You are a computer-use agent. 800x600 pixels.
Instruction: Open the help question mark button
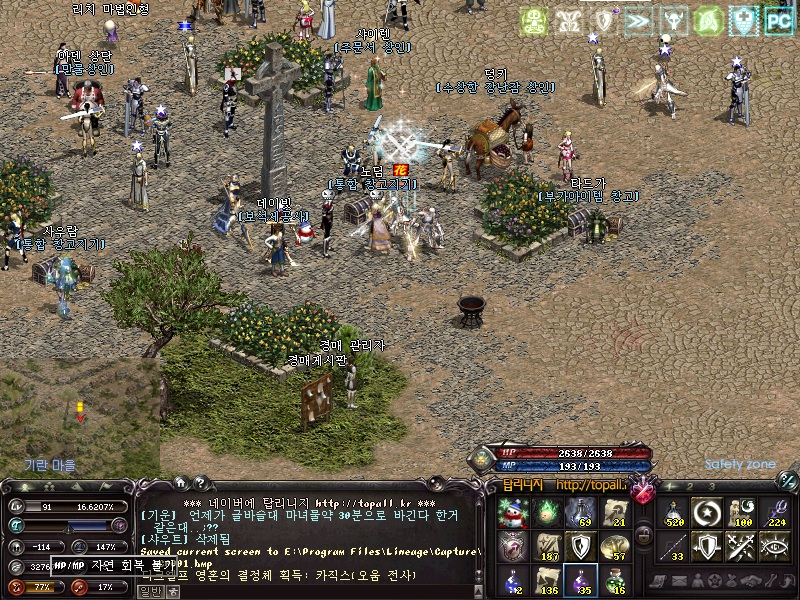click(x=199, y=482)
